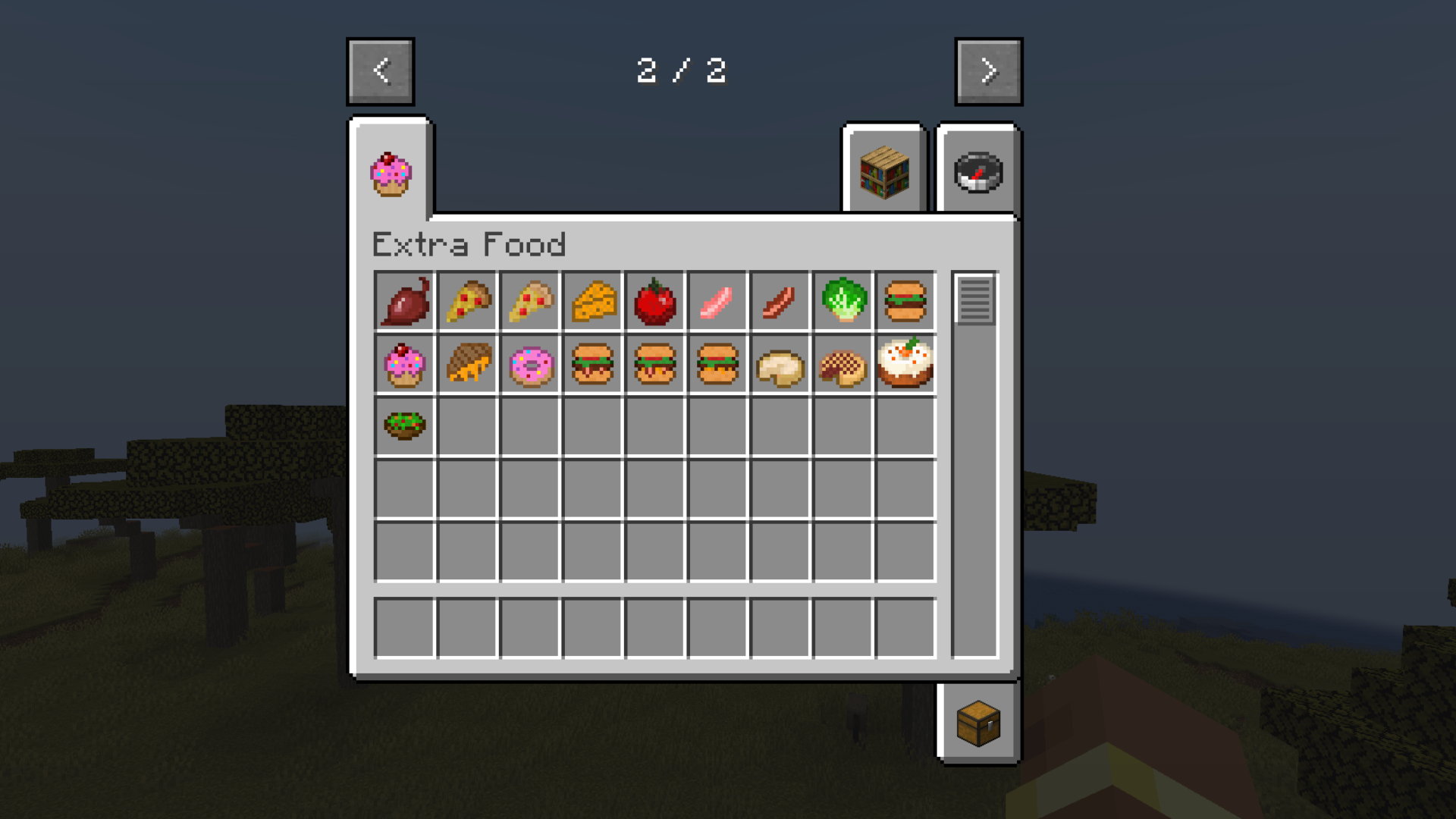Pick the cheeseburger in the top row
Image resolution: width=1456 pixels, height=819 pixels.
click(906, 302)
